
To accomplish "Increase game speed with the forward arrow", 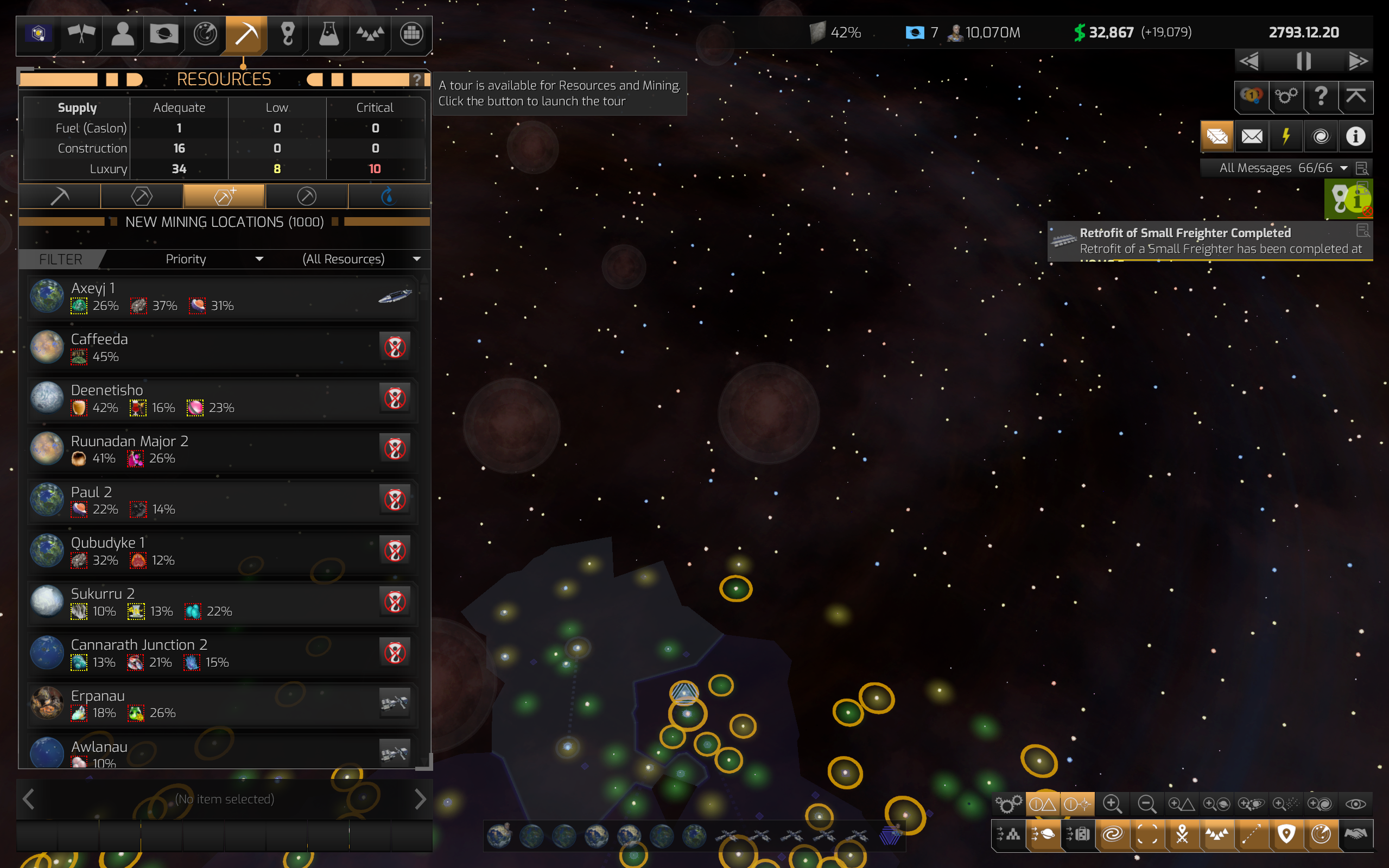I will click(1358, 61).
